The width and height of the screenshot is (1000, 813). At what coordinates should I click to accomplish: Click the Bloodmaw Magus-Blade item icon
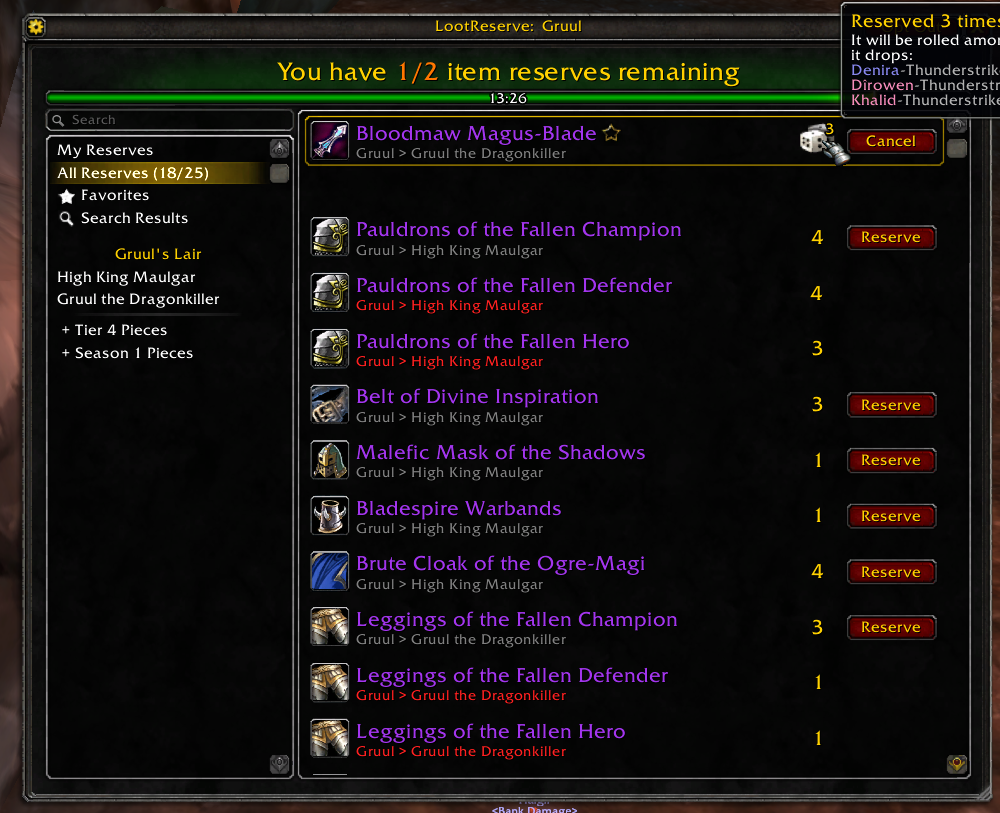click(329, 141)
